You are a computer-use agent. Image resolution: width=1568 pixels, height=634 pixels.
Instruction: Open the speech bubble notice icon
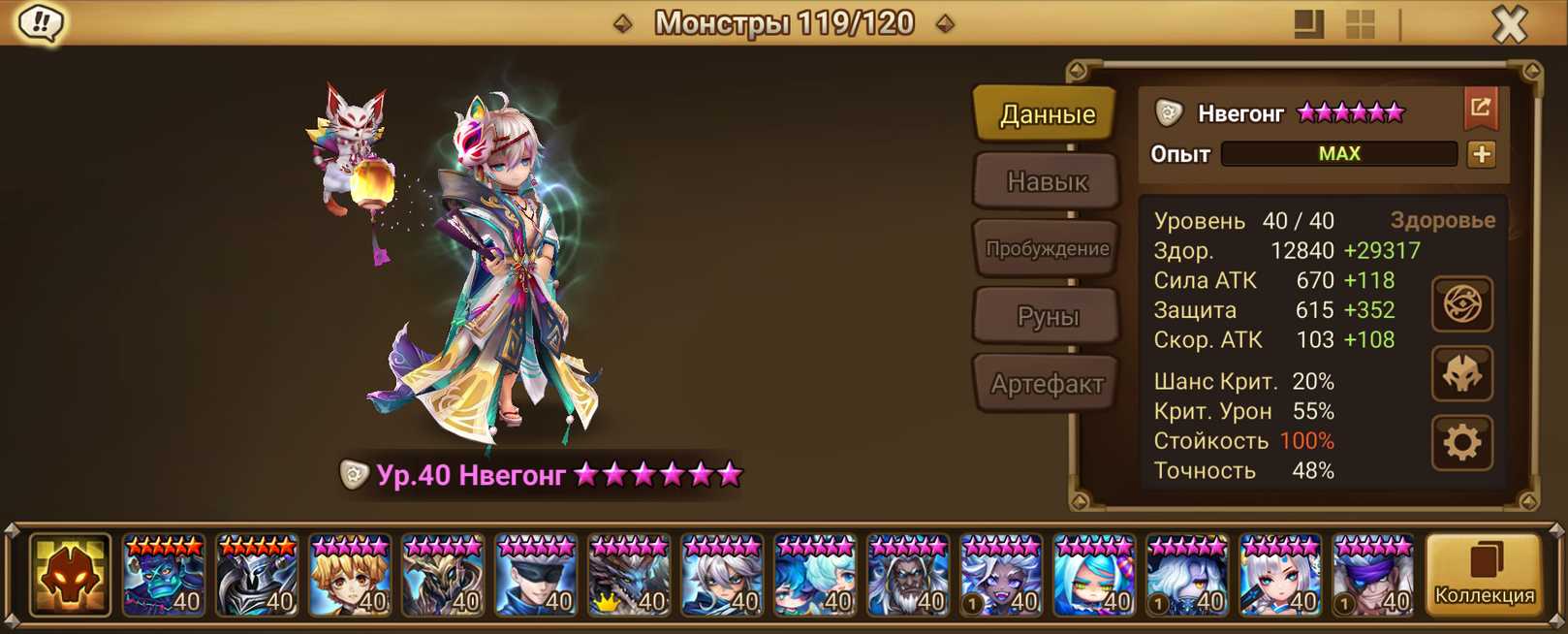(41, 23)
